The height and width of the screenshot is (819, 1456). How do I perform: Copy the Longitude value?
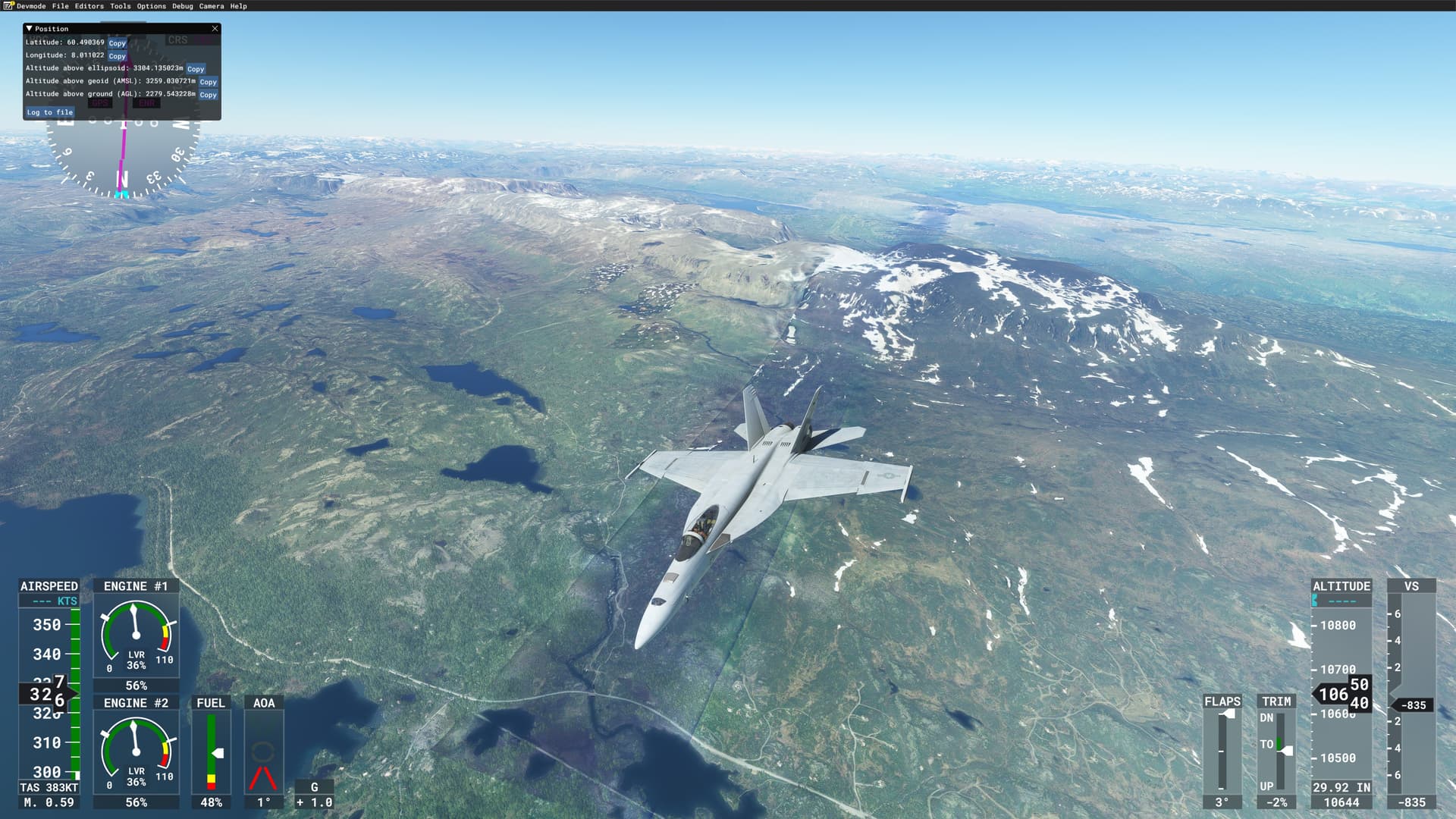tap(117, 56)
